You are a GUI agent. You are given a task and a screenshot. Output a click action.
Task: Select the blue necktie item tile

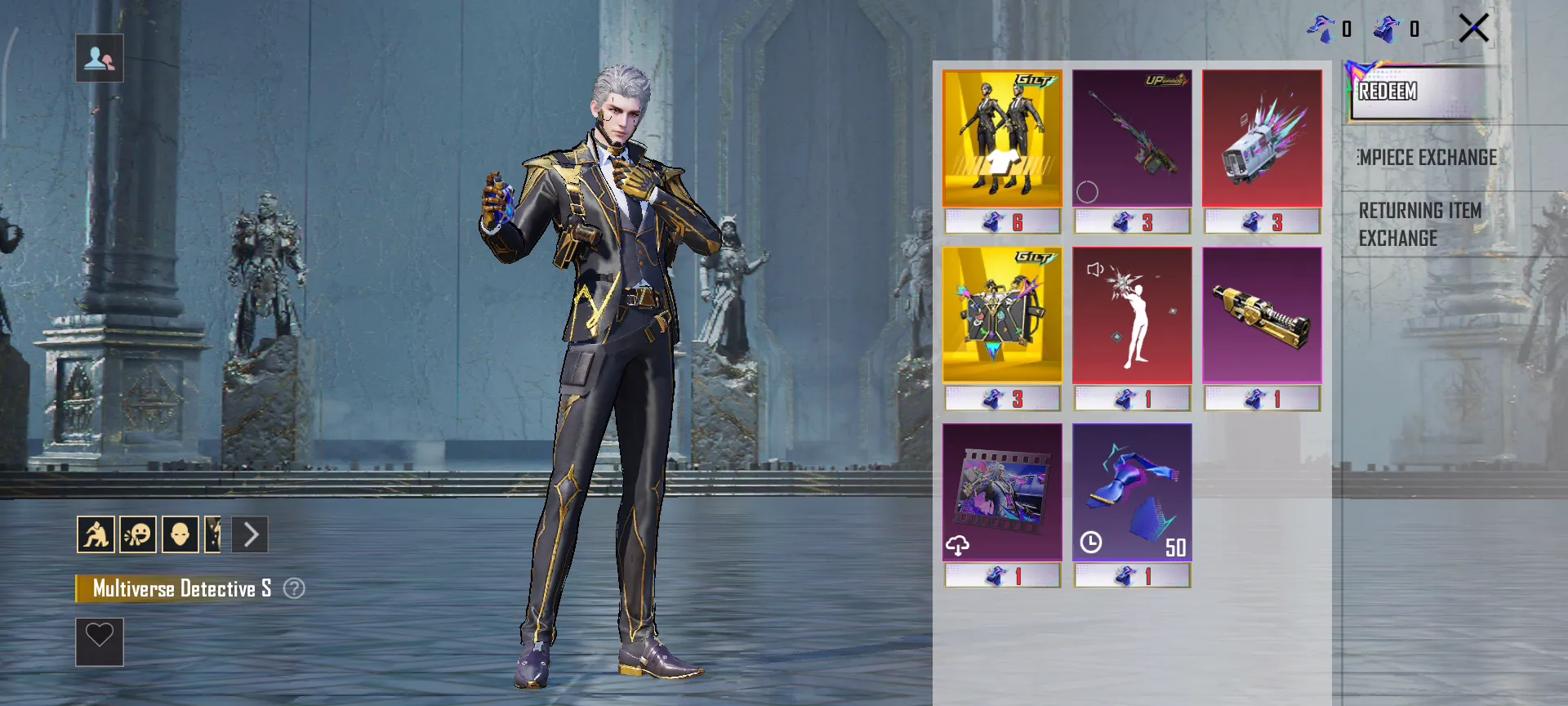[1131, 492]
